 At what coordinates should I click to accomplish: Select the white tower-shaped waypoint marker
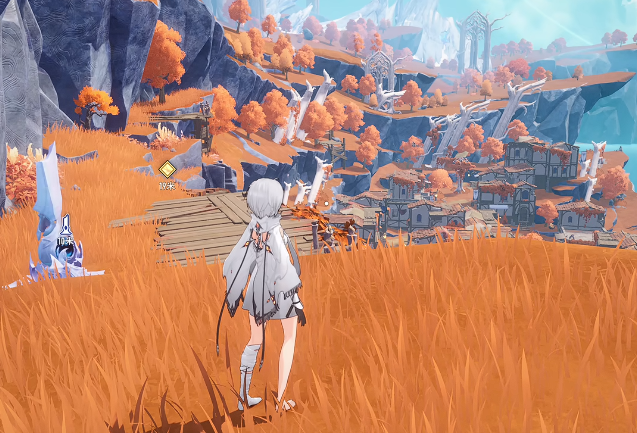point(65,228)
